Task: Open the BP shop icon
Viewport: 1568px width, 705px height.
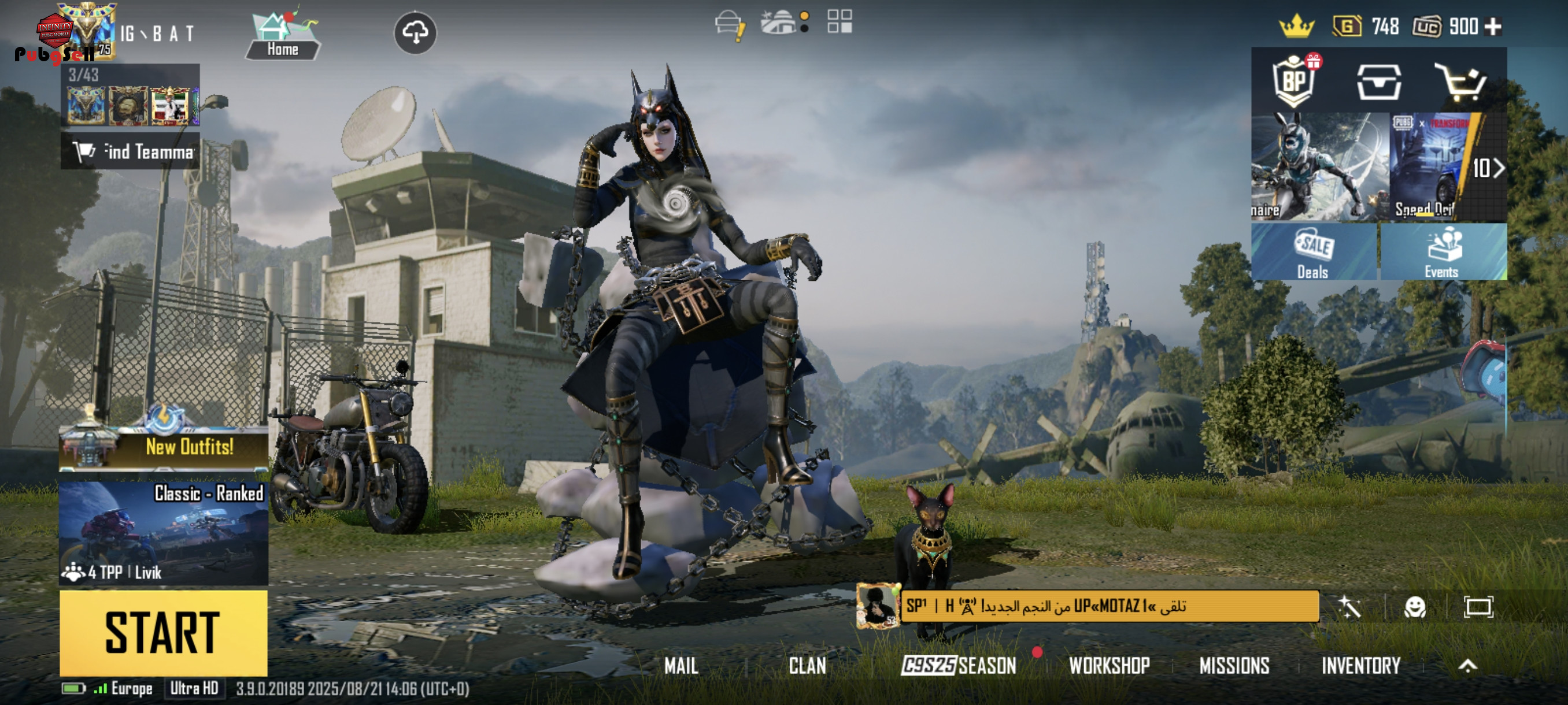Action: click(1294, 81)
